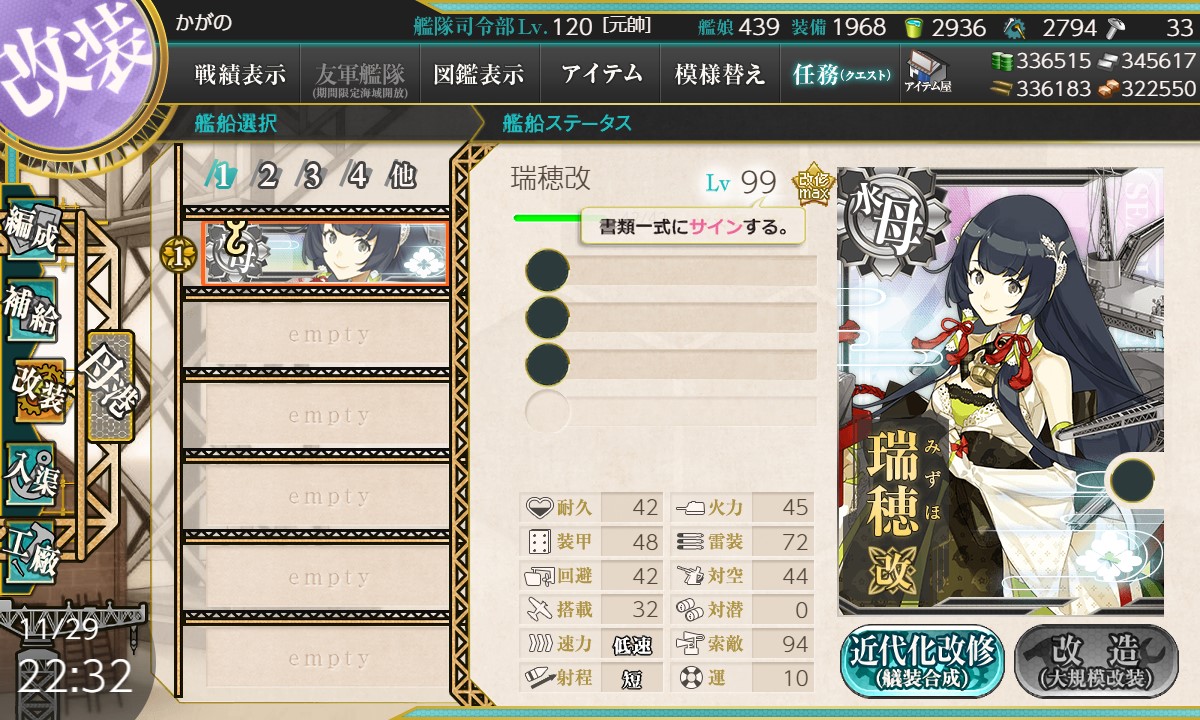The height and width of the screenshot is (720, 1200).
Task: Switch to fleet tab 4
Action: click(357, 177)
